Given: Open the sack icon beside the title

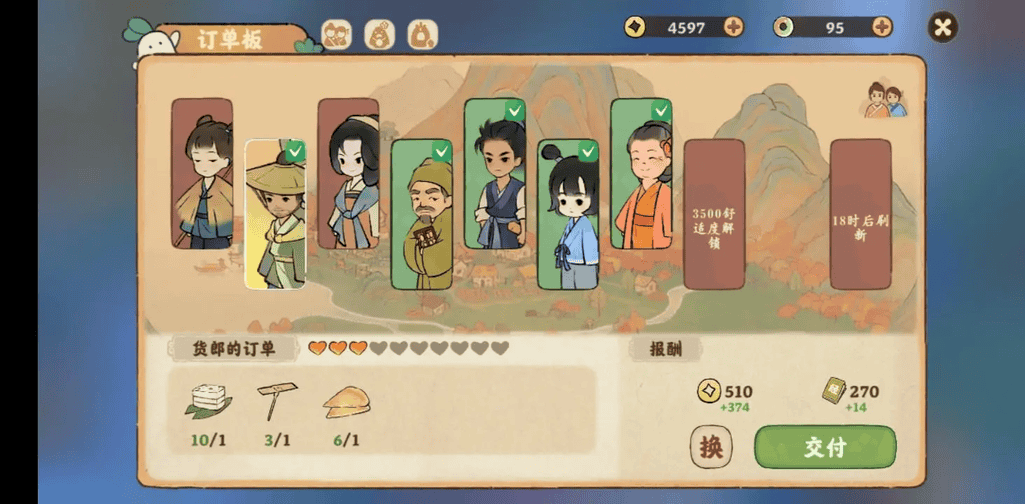Looking at the screenshot, I should click(422, 35).
